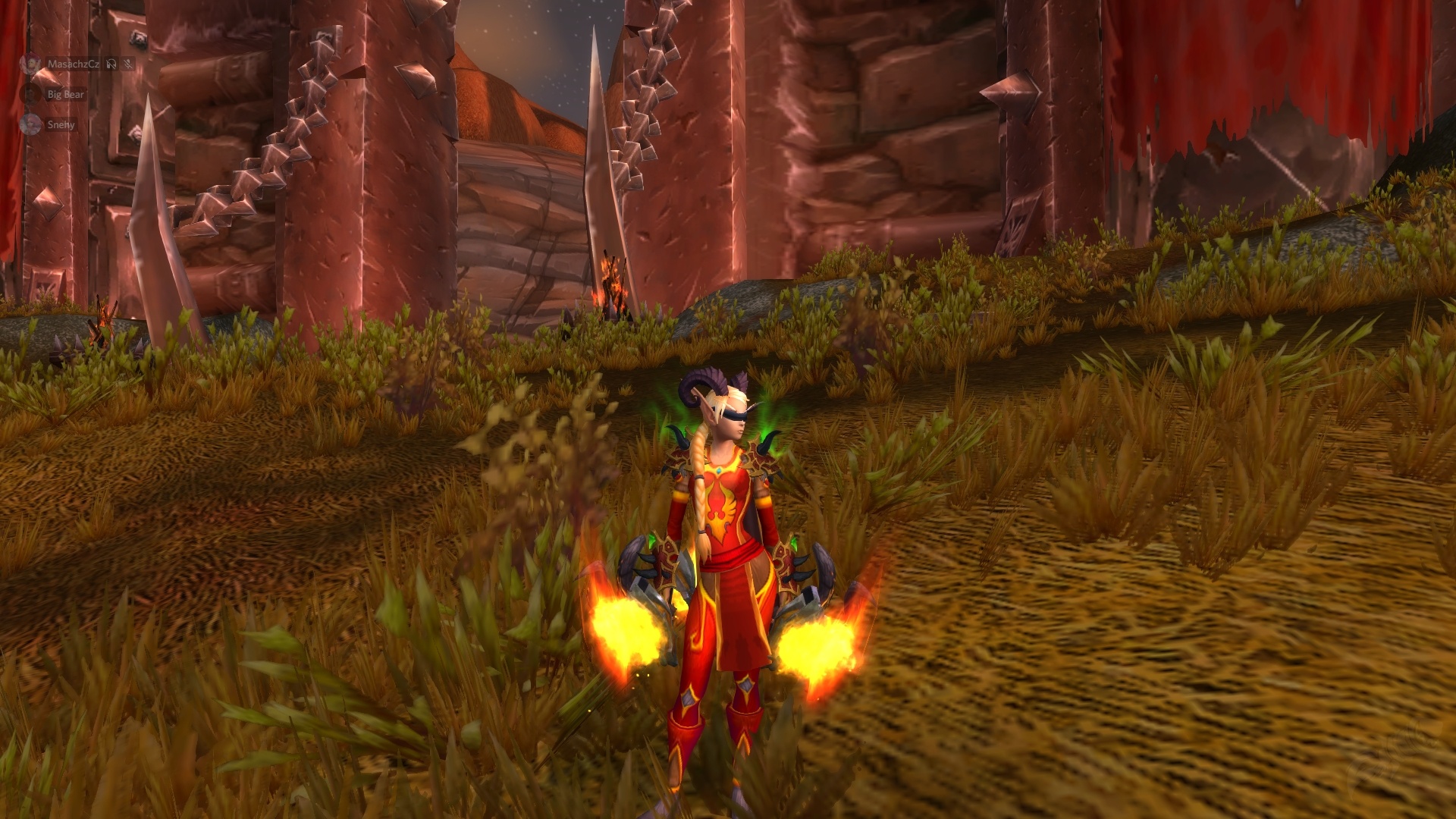1456x819 pixels.
Task: Click MasachzCz's muted microphone icon
Action: coord(127,64)
